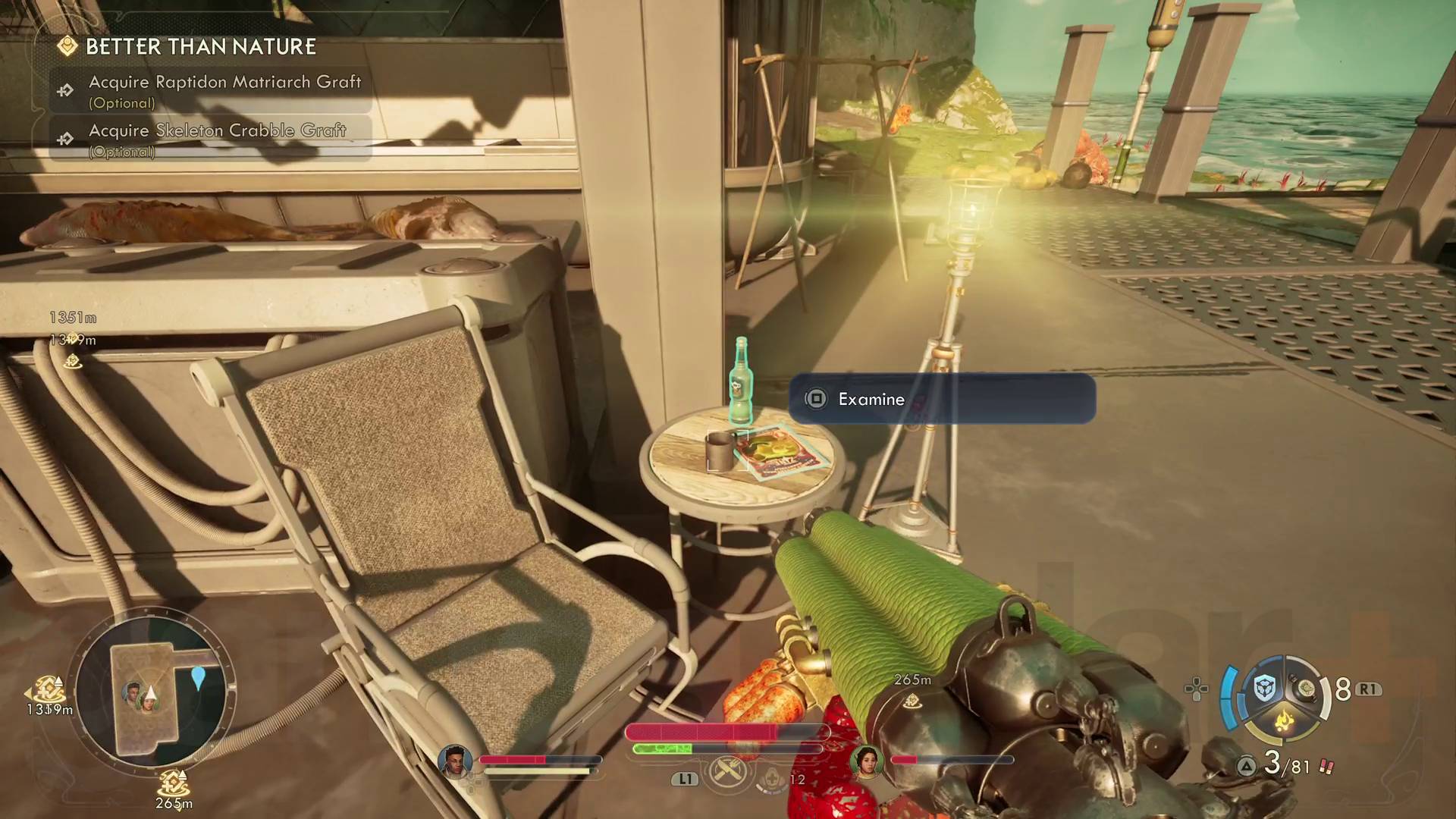Click the Better Than Nature quest title

(201, 46)
